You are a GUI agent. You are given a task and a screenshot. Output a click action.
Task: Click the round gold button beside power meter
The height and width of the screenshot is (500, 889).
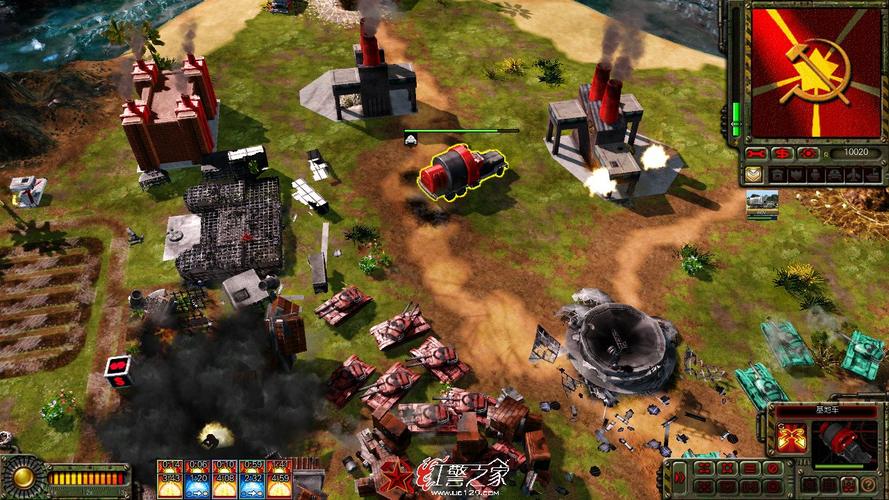click(21, 477)
